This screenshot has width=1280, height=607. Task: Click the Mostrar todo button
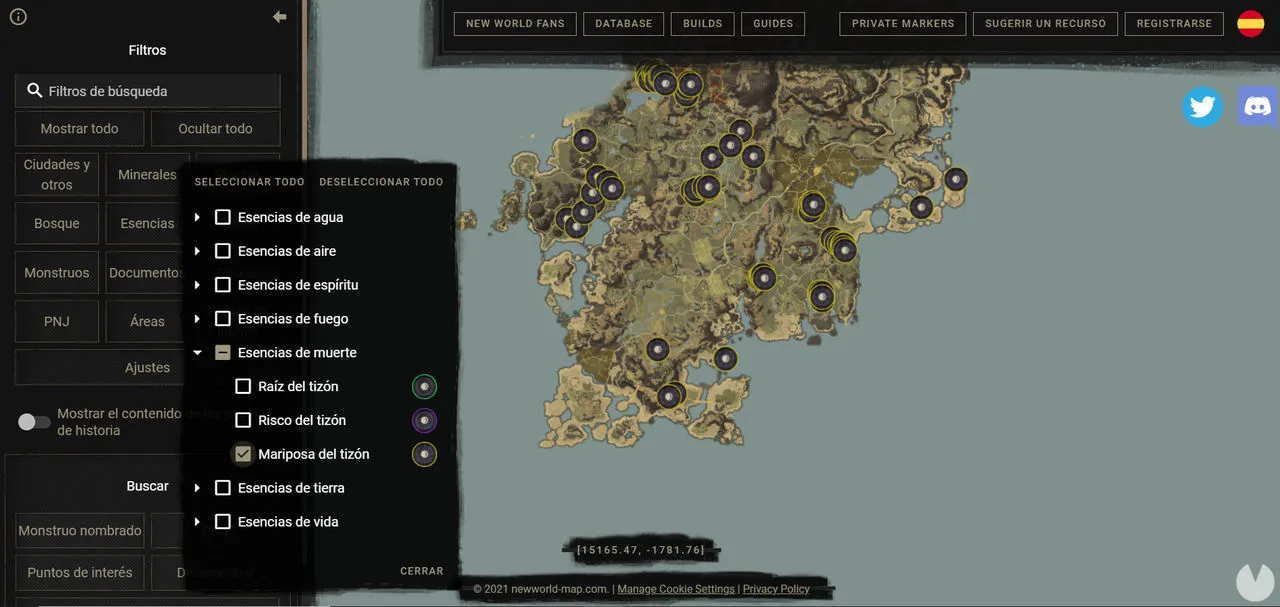coord(79,129)
